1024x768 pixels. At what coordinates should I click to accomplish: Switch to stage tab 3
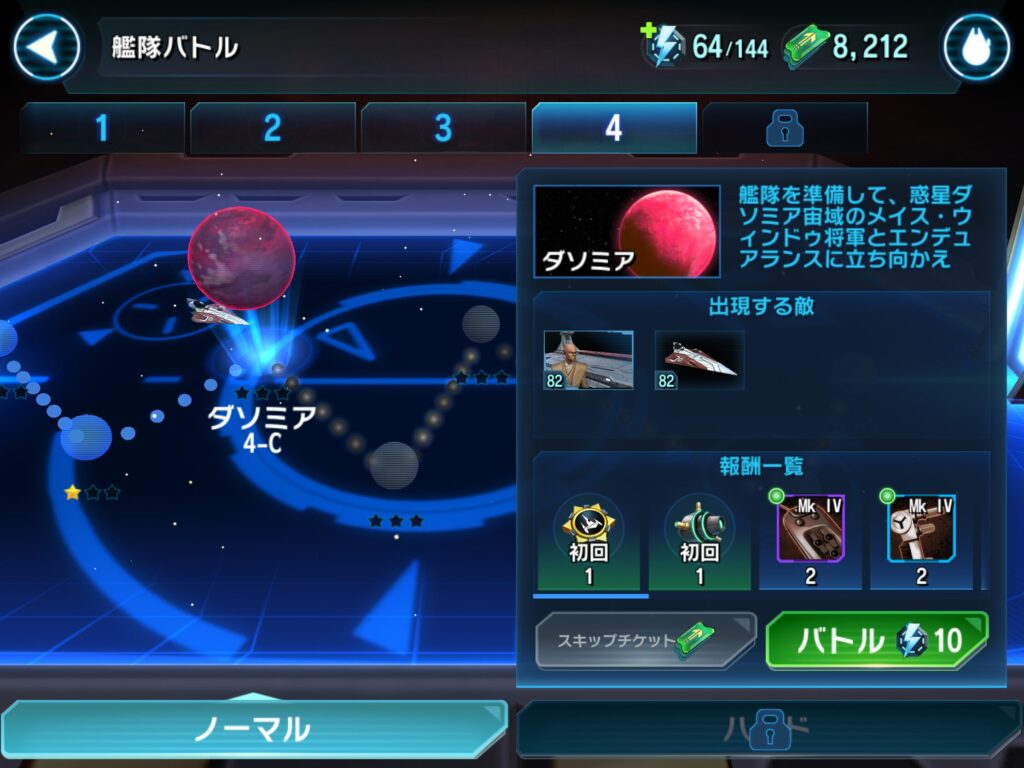pos(443,128)
